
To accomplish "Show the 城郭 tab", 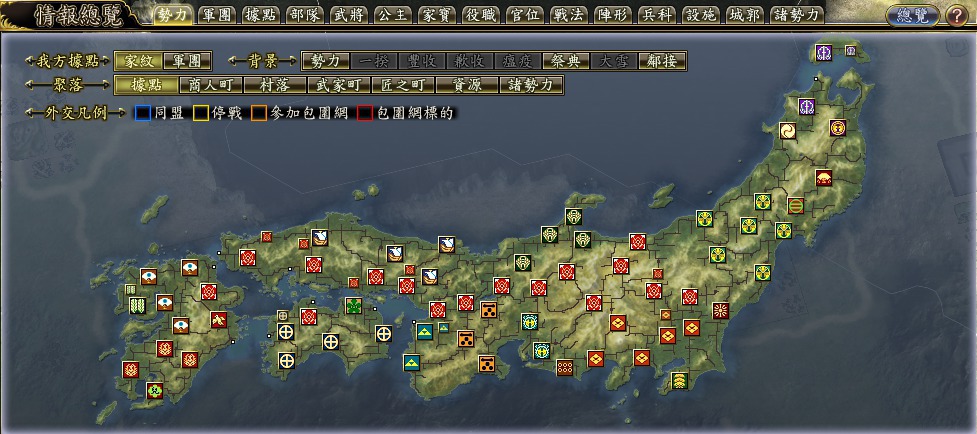I will (744, 15).
